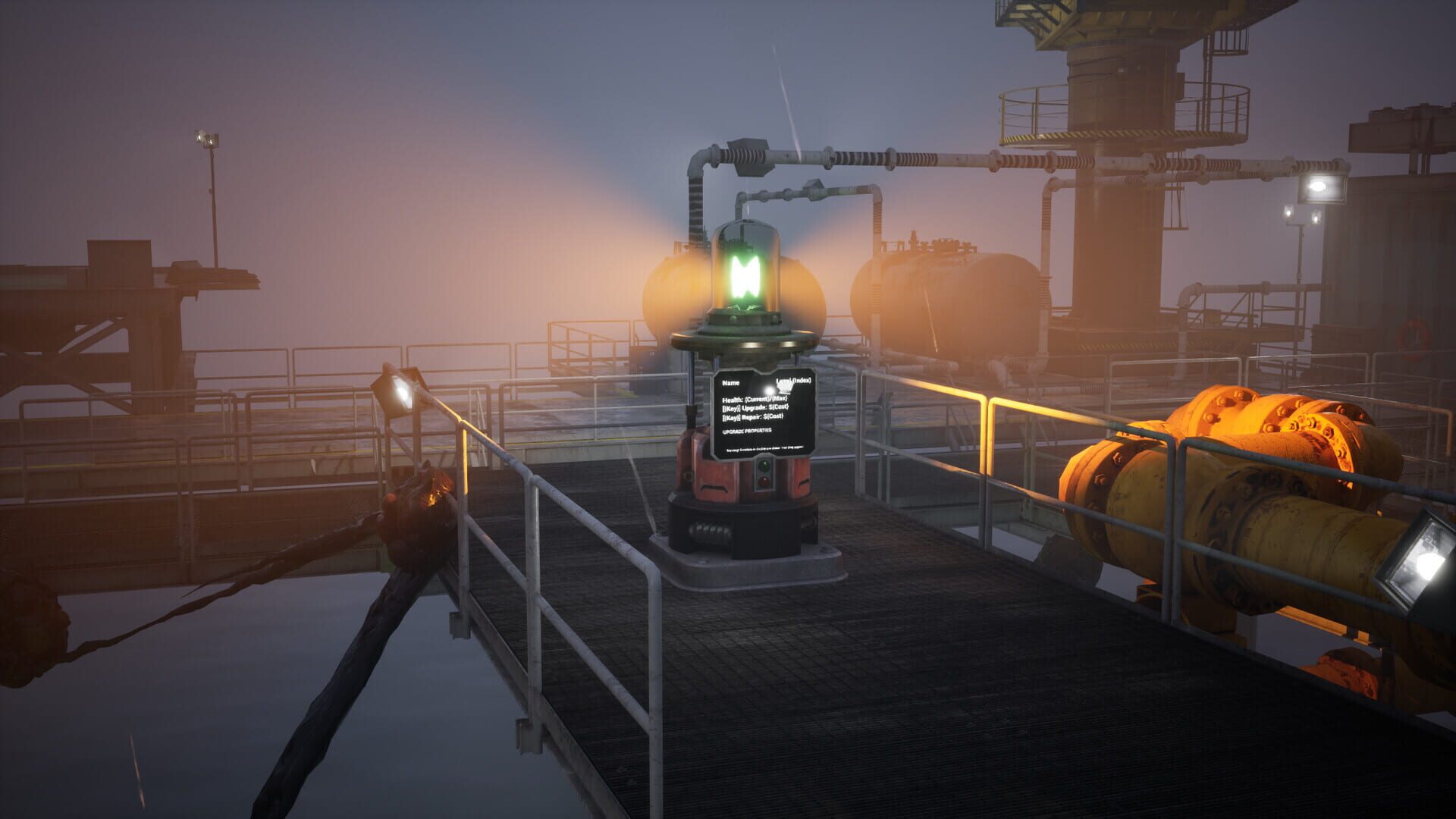Viewport: 1456px width, 819px height.
Task: Toggle the red indicator light on the console
Action: 764,482
